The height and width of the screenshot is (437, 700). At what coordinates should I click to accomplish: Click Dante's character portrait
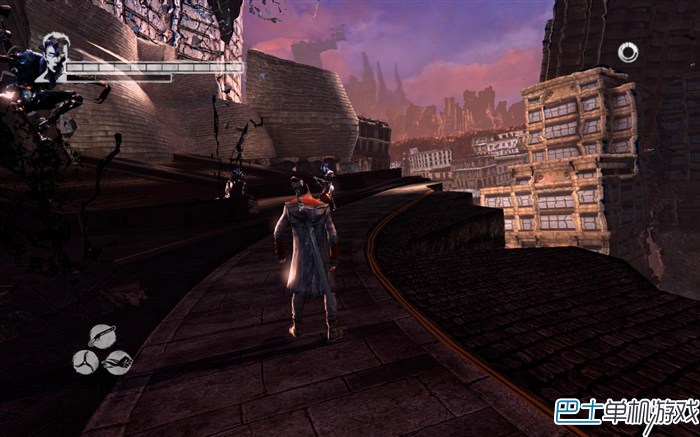pos(50,59)
